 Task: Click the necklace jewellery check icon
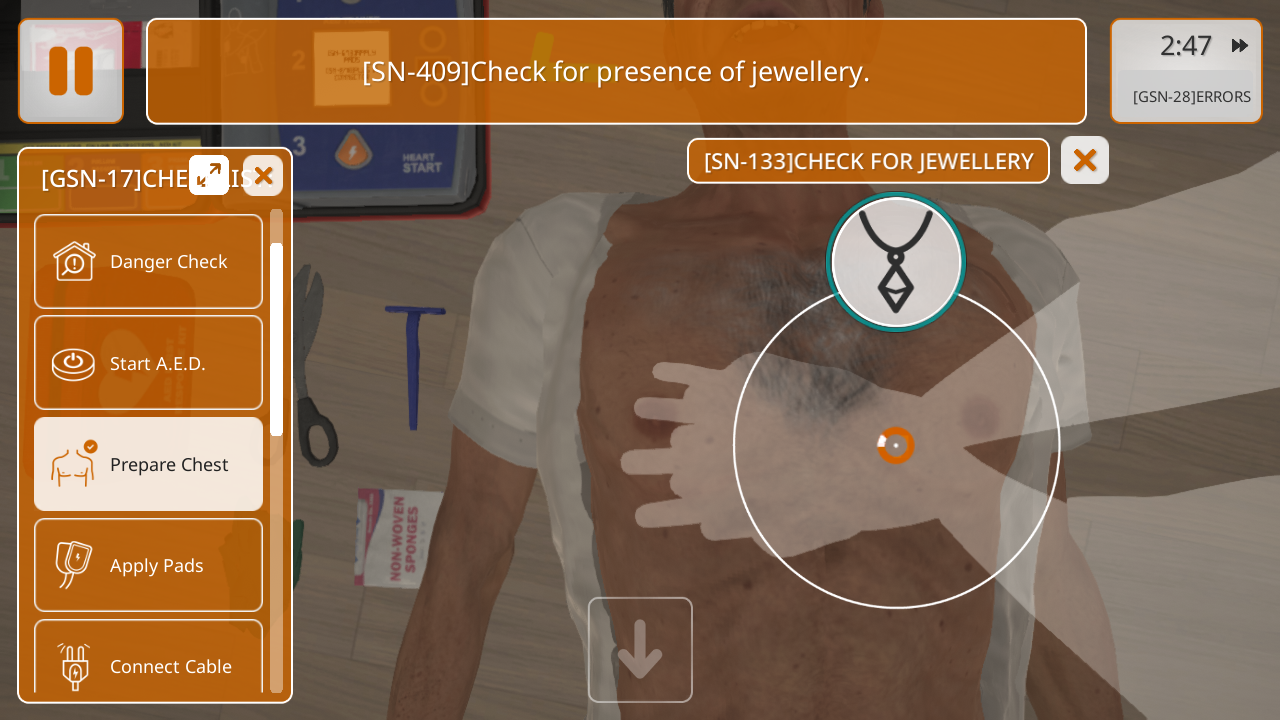(896, 262)
